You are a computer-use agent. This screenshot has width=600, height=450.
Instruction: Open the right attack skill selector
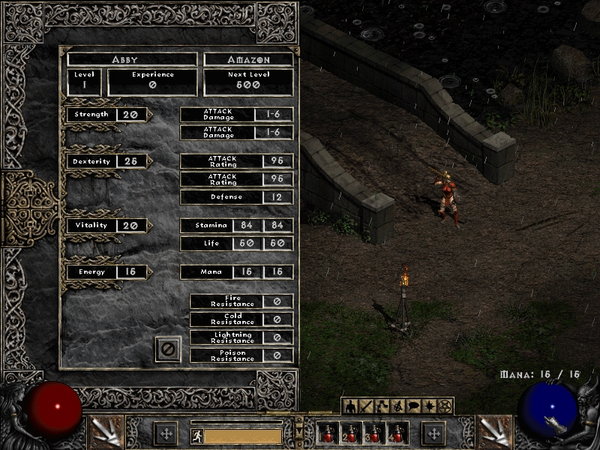point(493,432)
